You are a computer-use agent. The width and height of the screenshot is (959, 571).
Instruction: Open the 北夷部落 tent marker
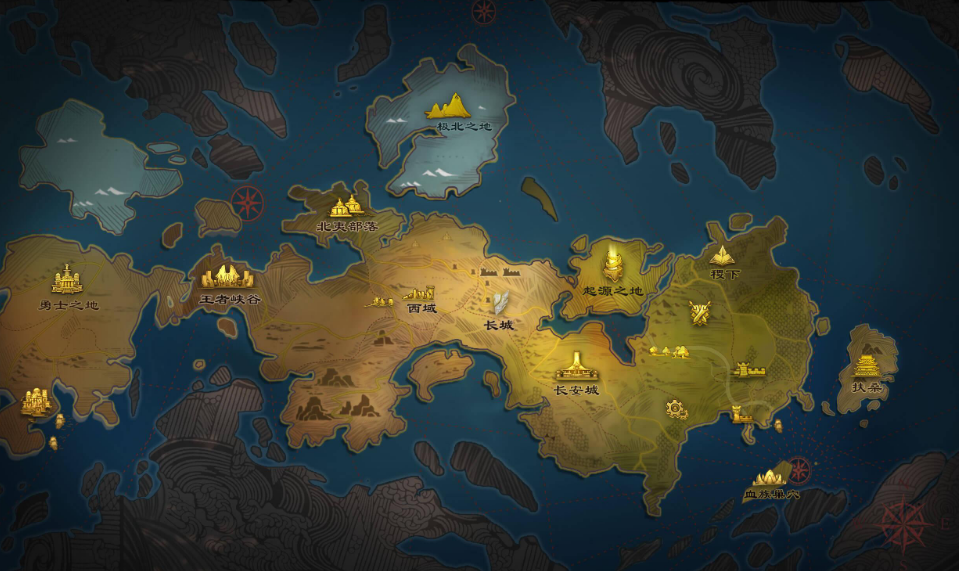coord(346,207)
